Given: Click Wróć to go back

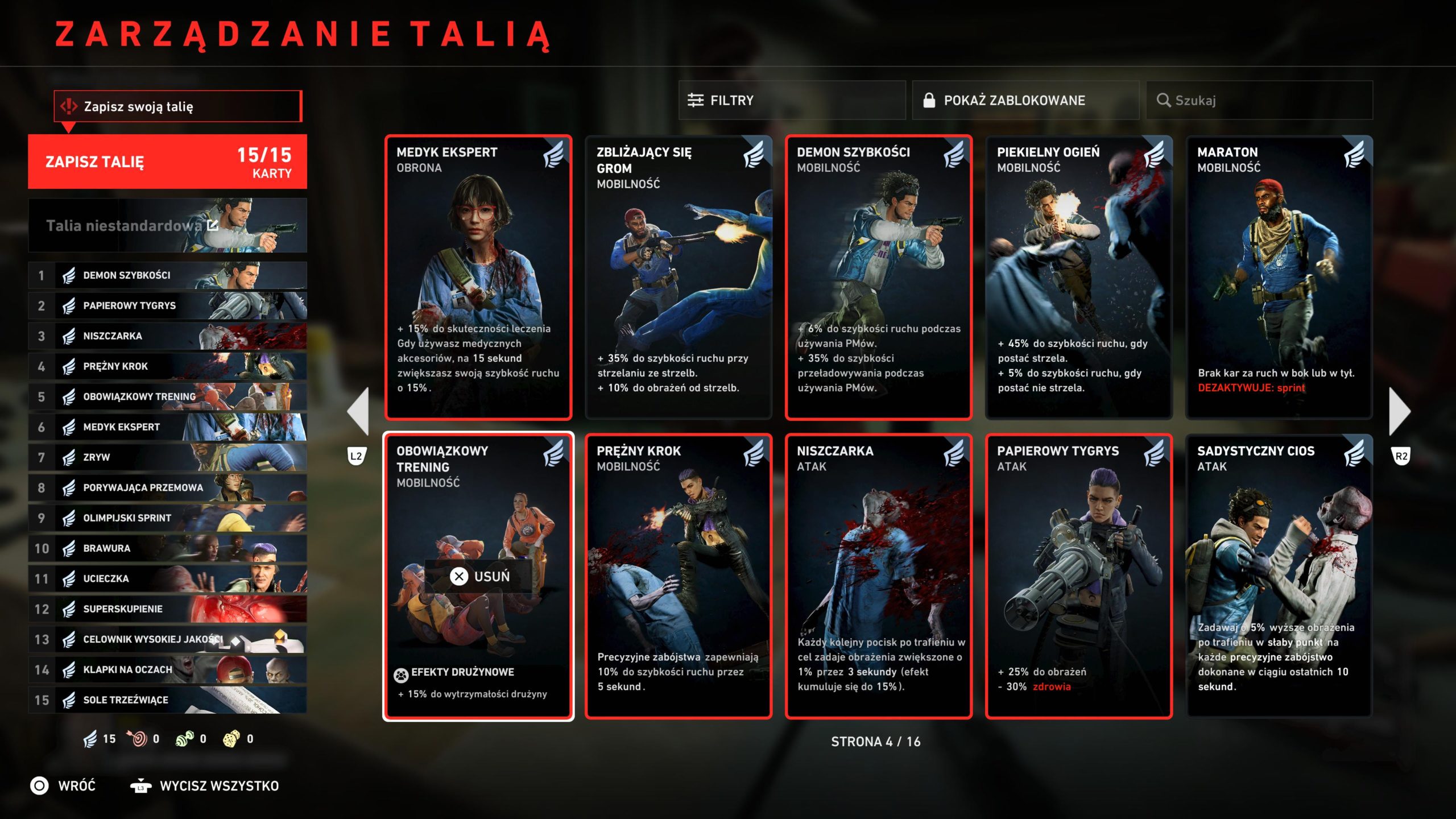Looking at the screenshot, I should (x=63, y=786).
